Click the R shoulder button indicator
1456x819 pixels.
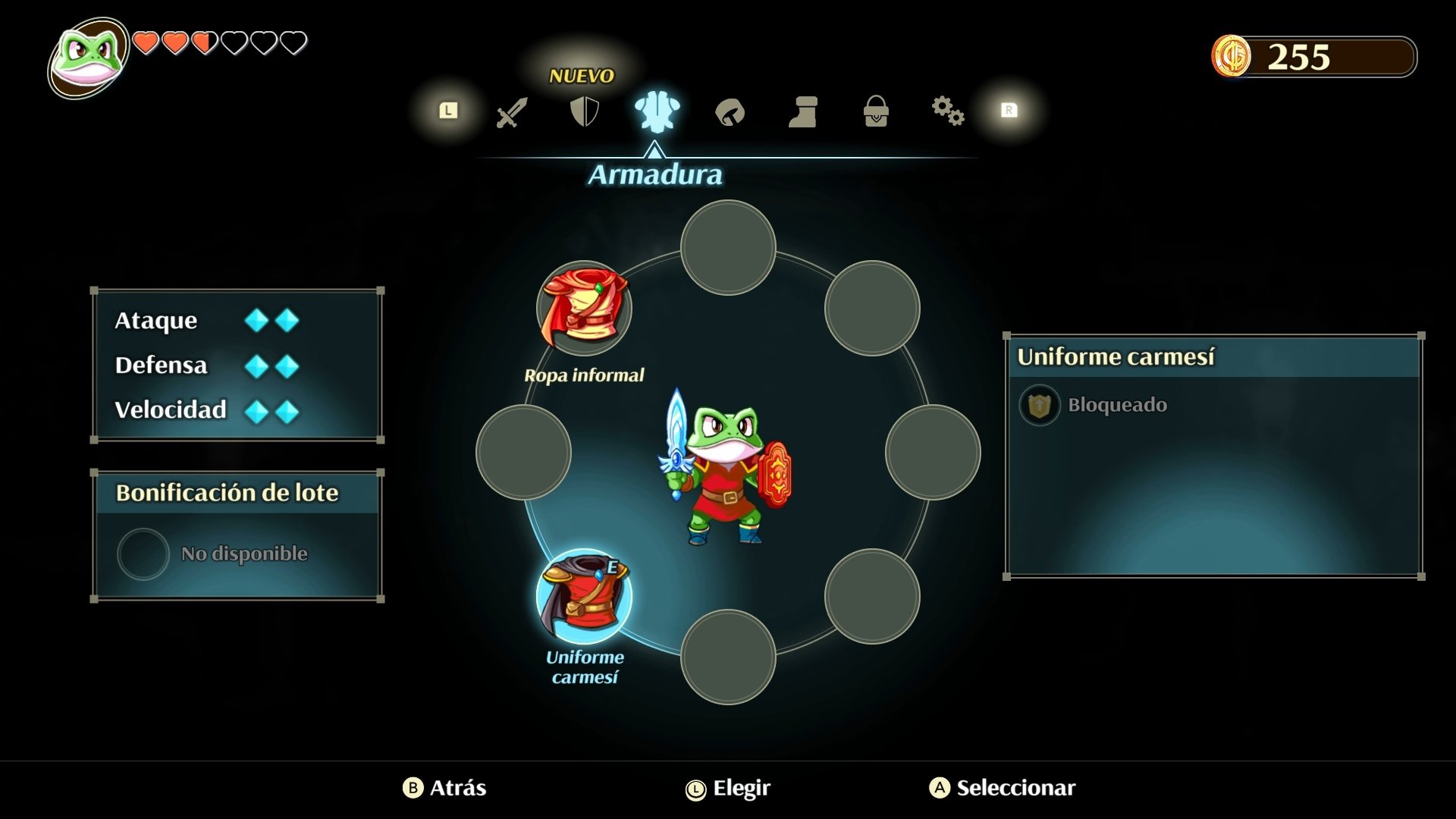(x=1009, y=111)
